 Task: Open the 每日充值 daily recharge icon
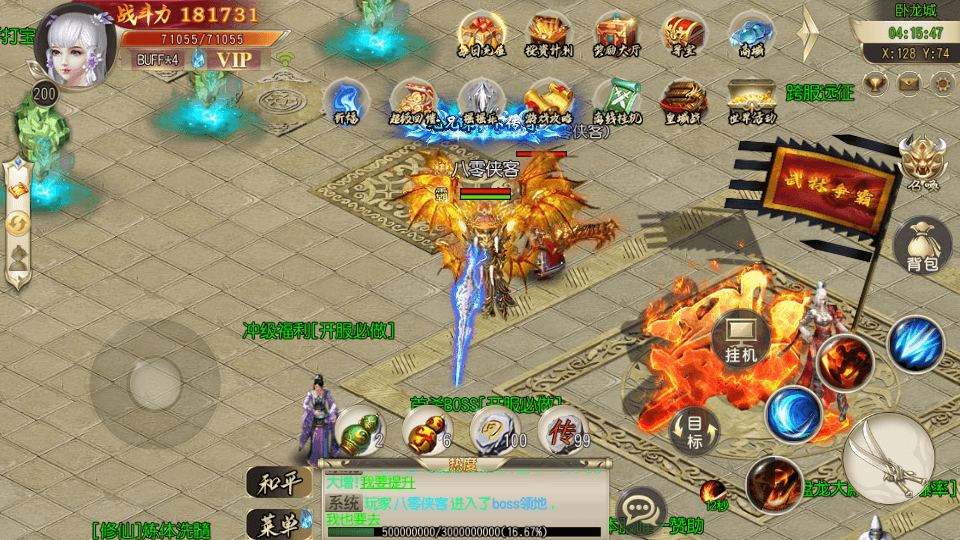coord(481,35)
